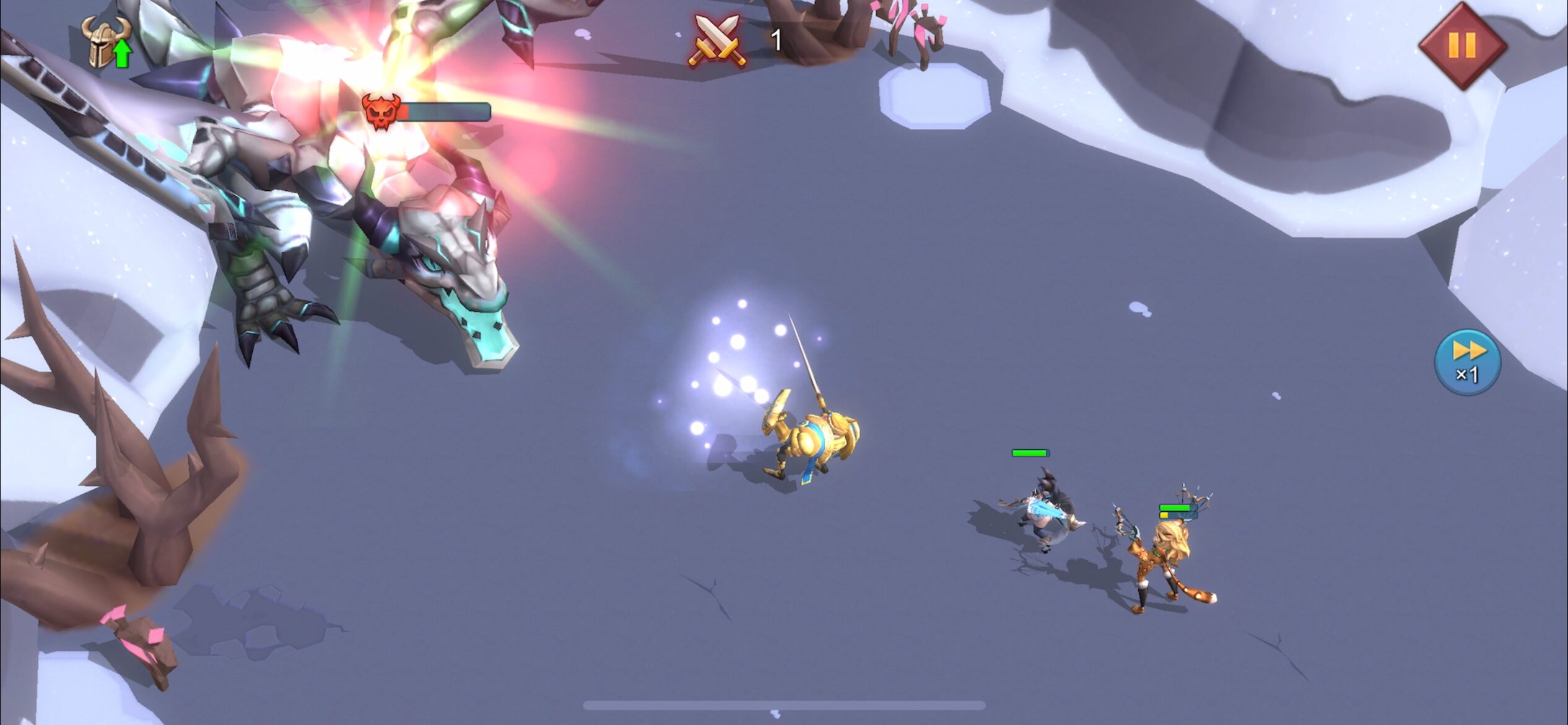Tap the golden helmet upgrade icon

point(108,42)
